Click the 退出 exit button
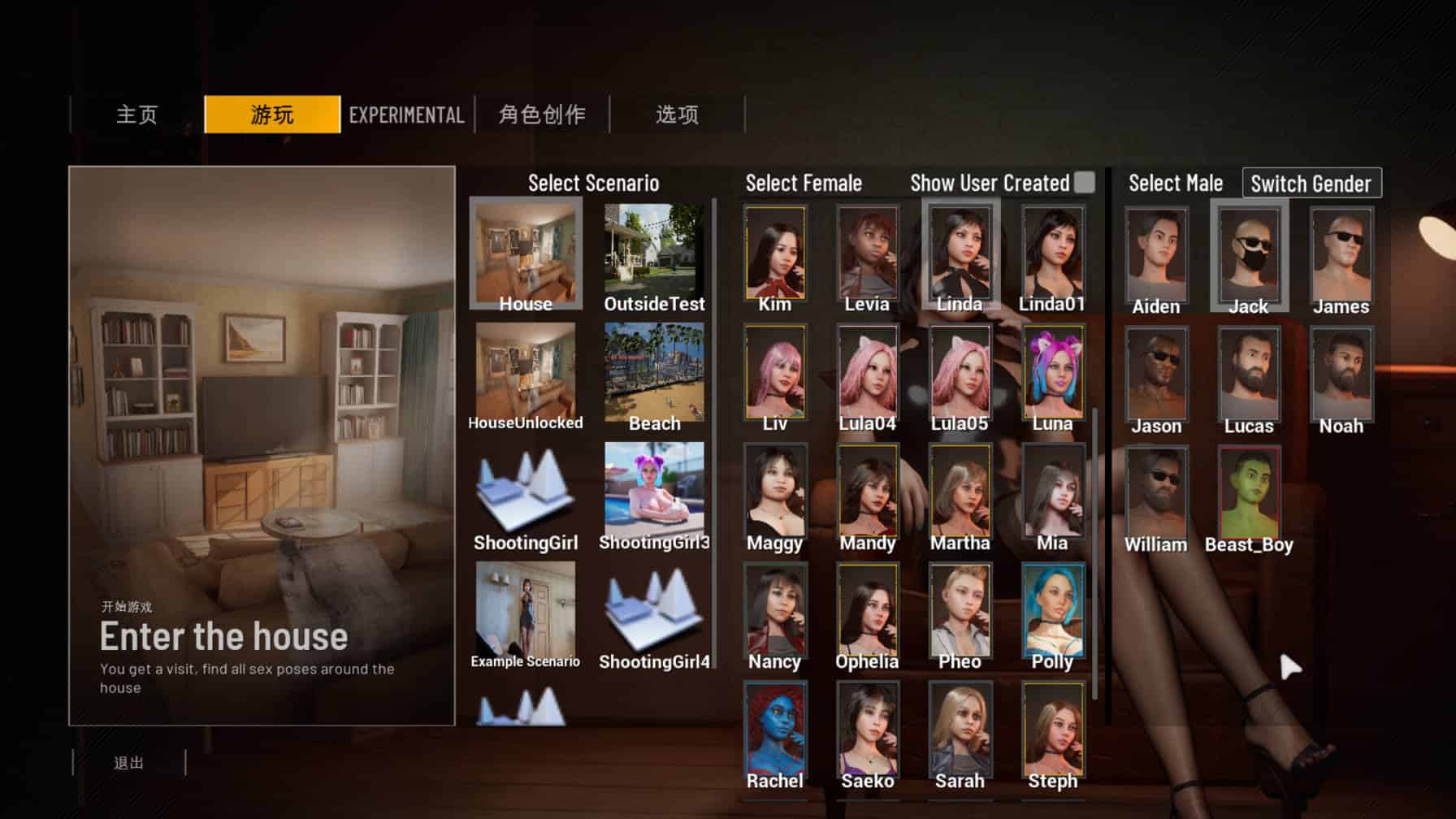The height and width of the screenshot is (819, 1456). click(x=129, y=763)
